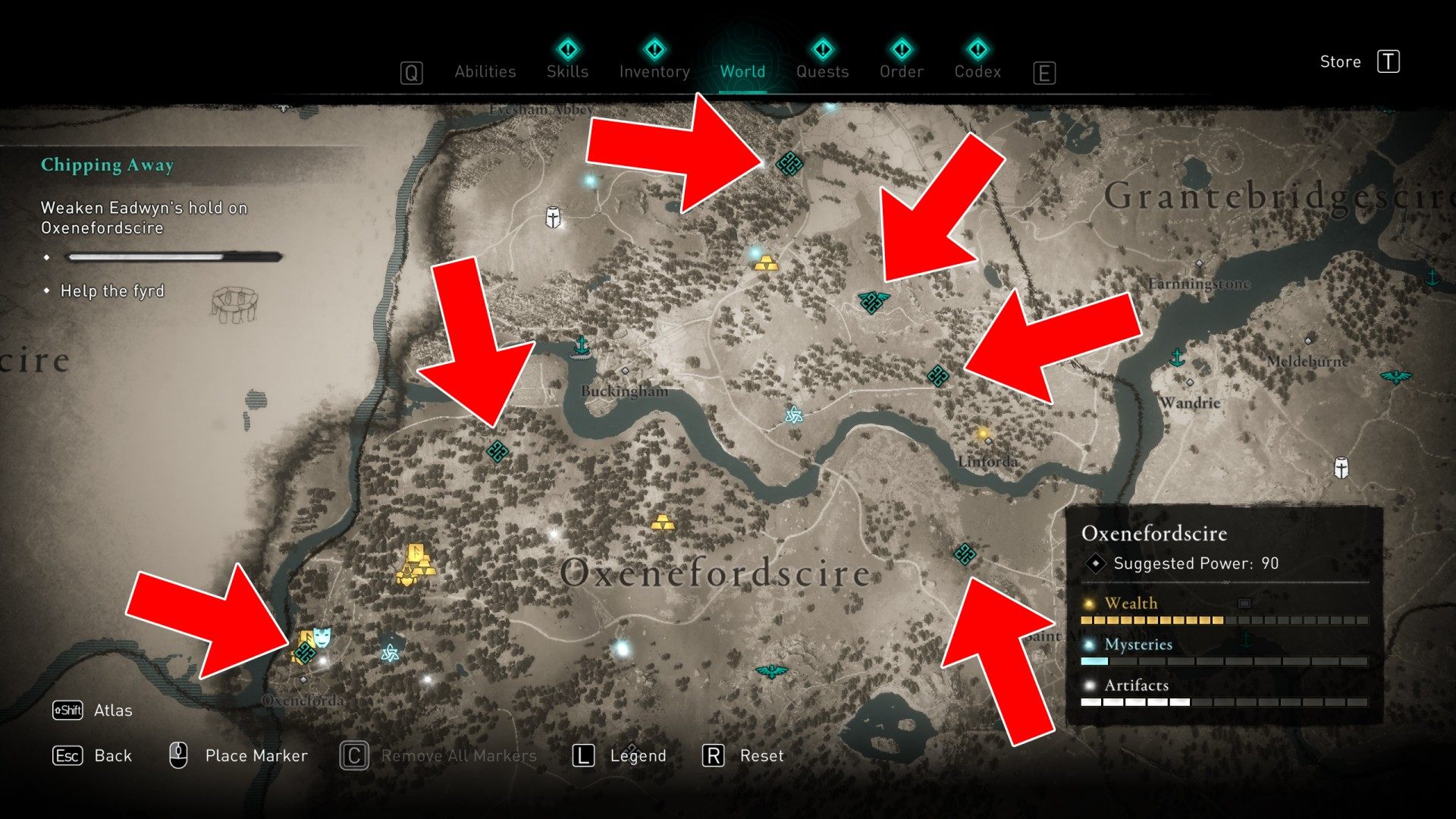1456x819 pixels.
Task: Open the Quests tab
Action: [822, 71]
